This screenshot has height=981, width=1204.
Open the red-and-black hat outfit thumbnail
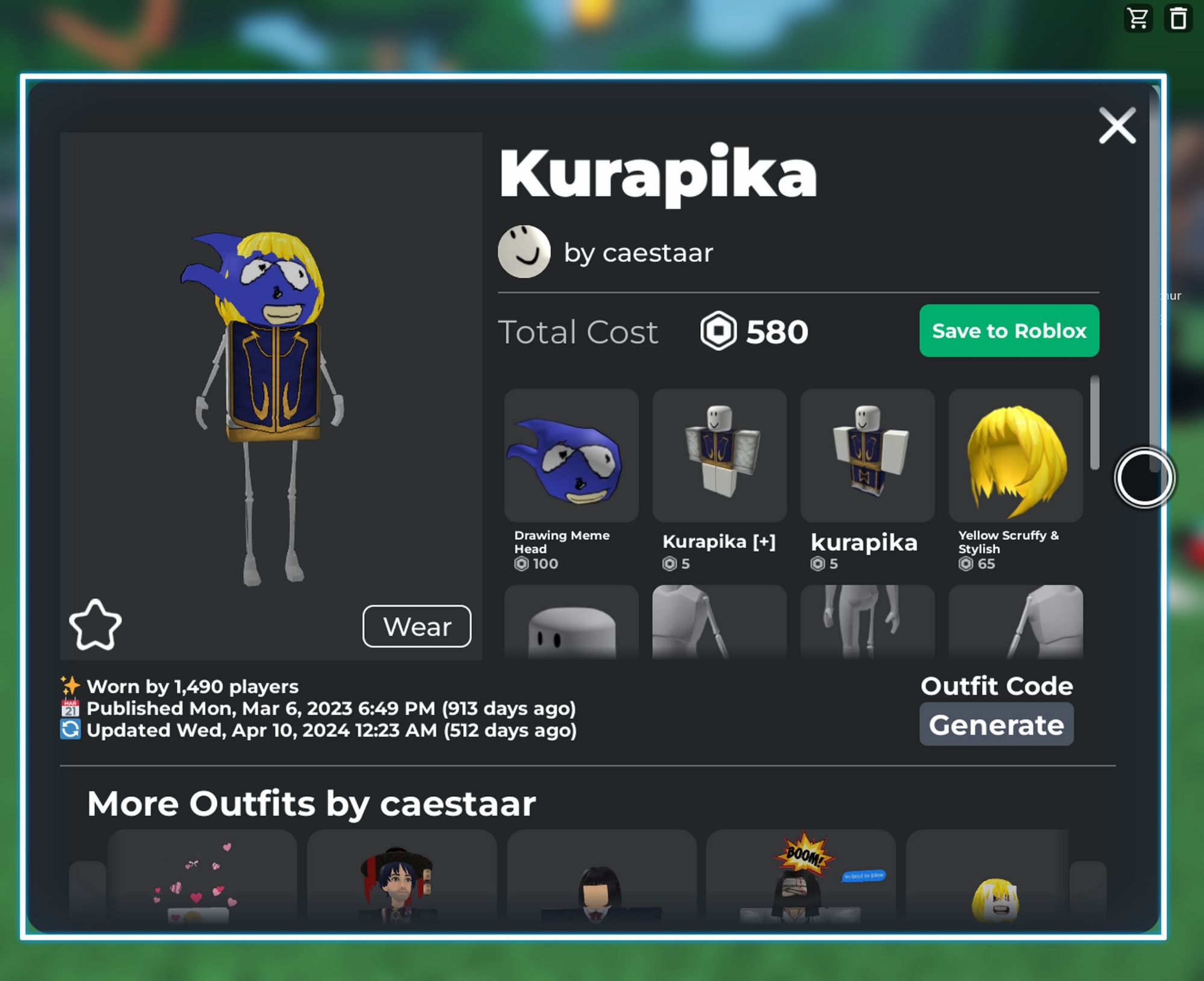(x=402, y=879)
